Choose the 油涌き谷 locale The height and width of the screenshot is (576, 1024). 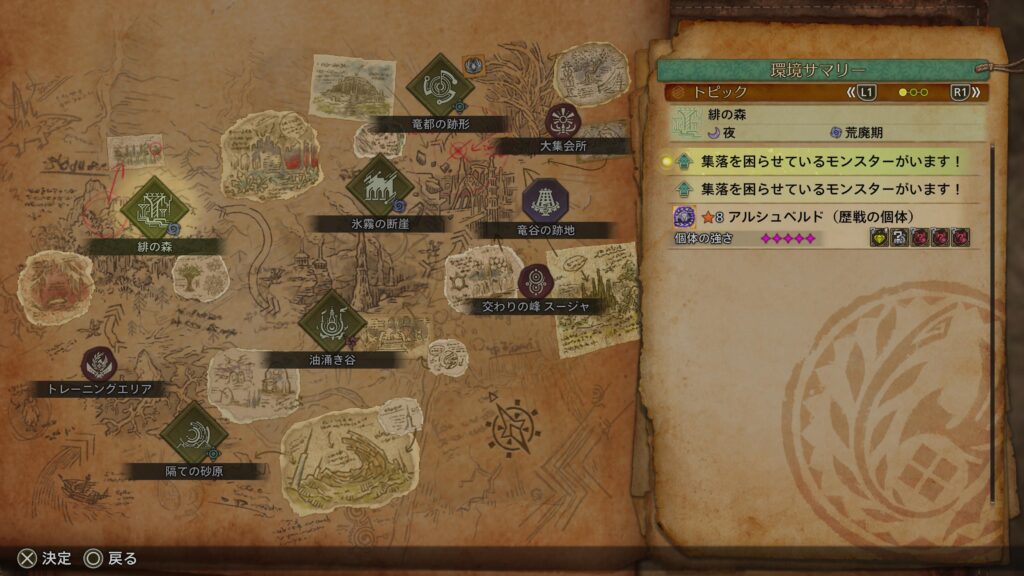330,322
